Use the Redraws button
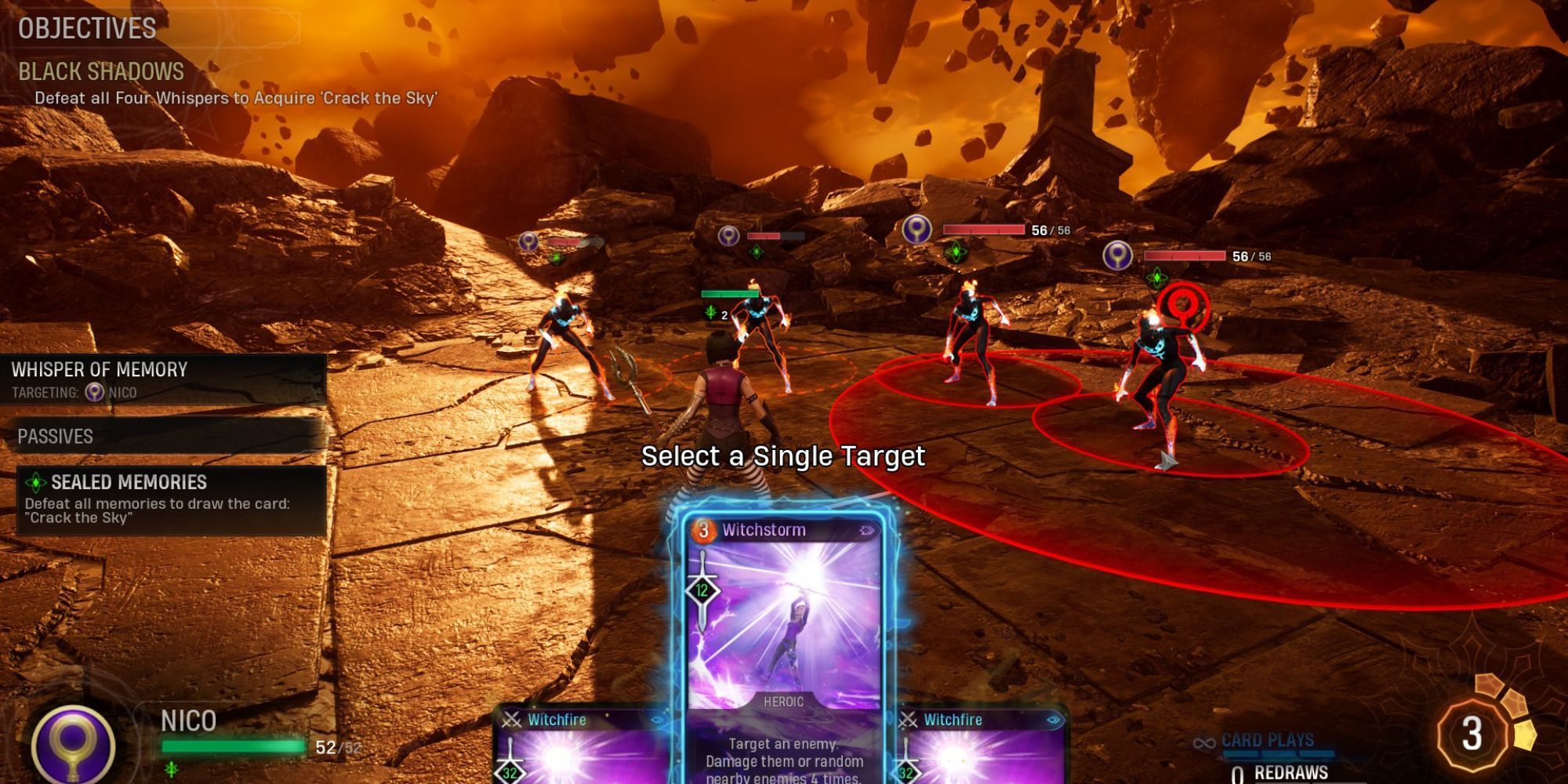This screenshot has height=784, width=1568. (x=1290, y=771)
